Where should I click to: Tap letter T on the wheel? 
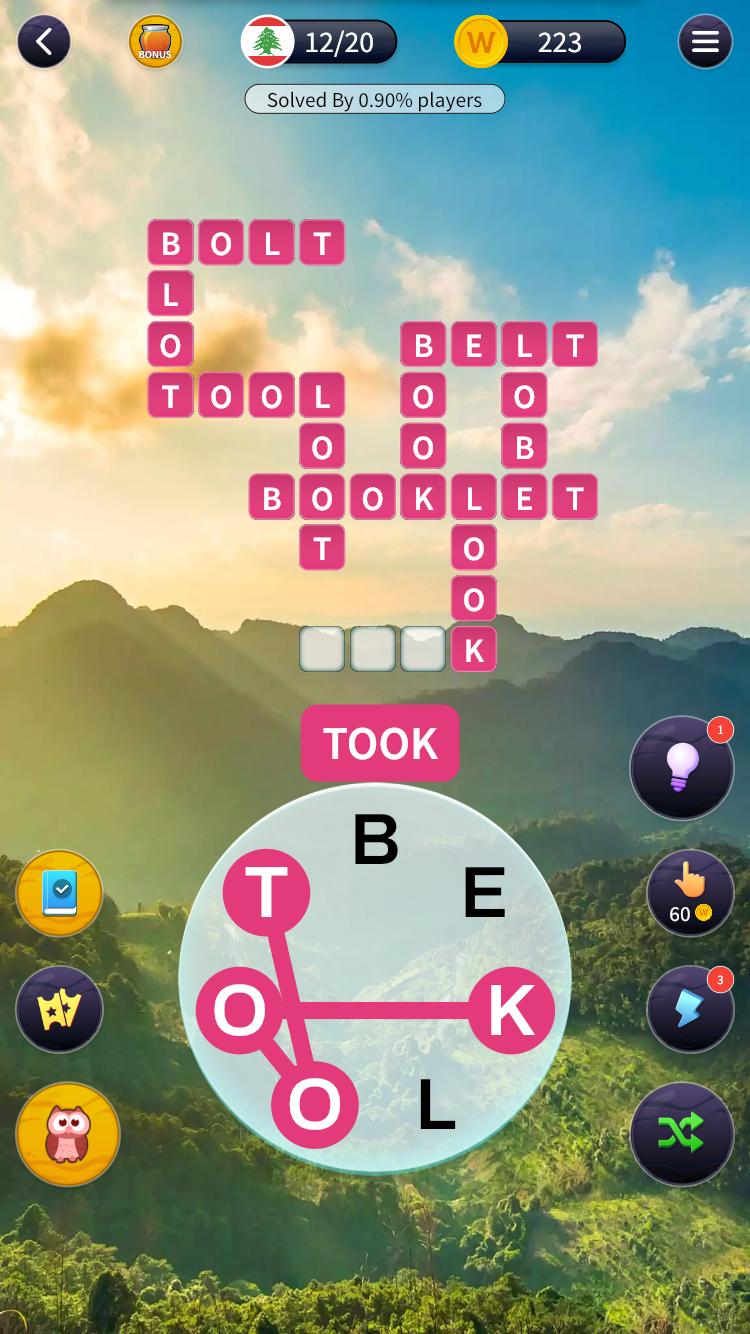pyautogui.click(x=266, y=892)
